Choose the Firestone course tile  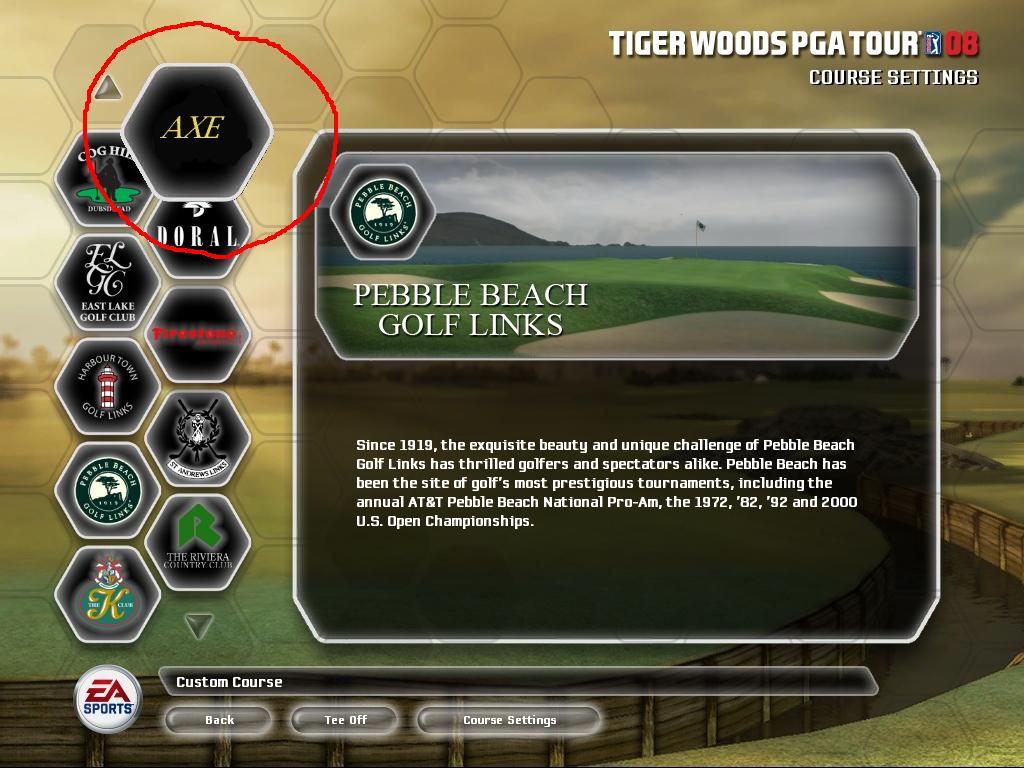click(x=197, y=335)
